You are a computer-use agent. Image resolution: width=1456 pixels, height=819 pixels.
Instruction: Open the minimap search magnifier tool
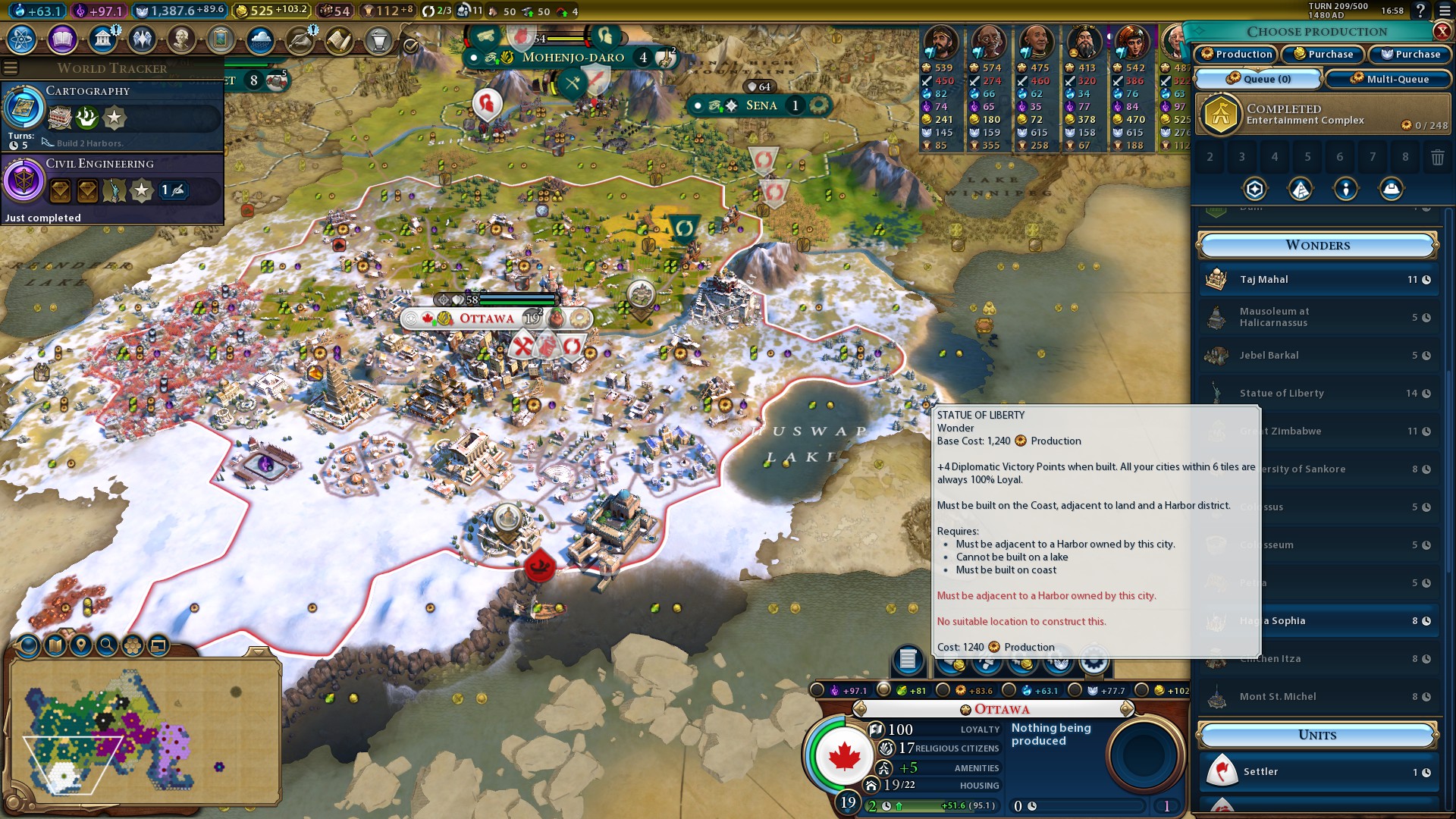[107, 645]
